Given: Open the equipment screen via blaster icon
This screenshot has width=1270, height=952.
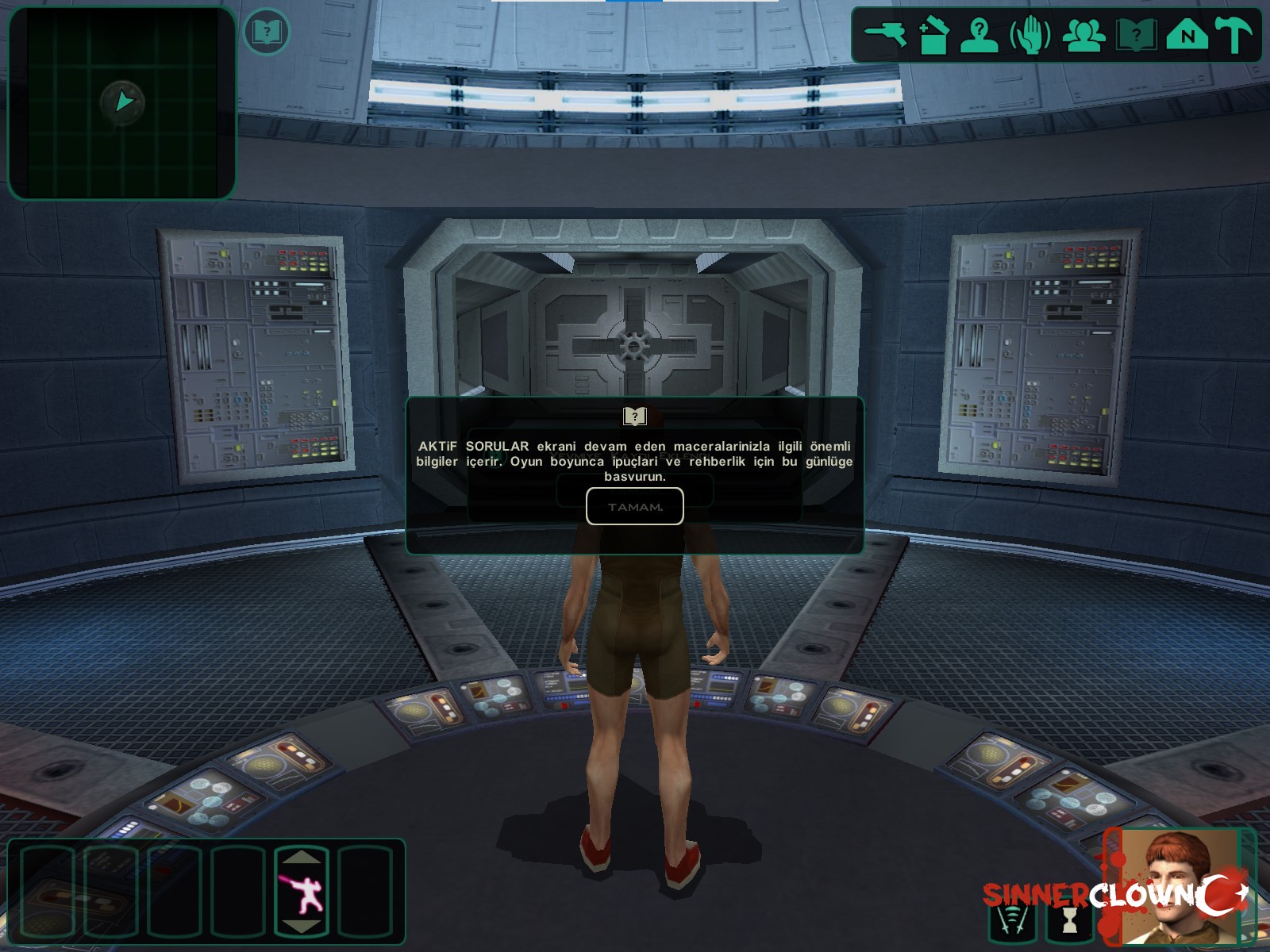Looking at the screenshot, I should [x=885, y=35].
